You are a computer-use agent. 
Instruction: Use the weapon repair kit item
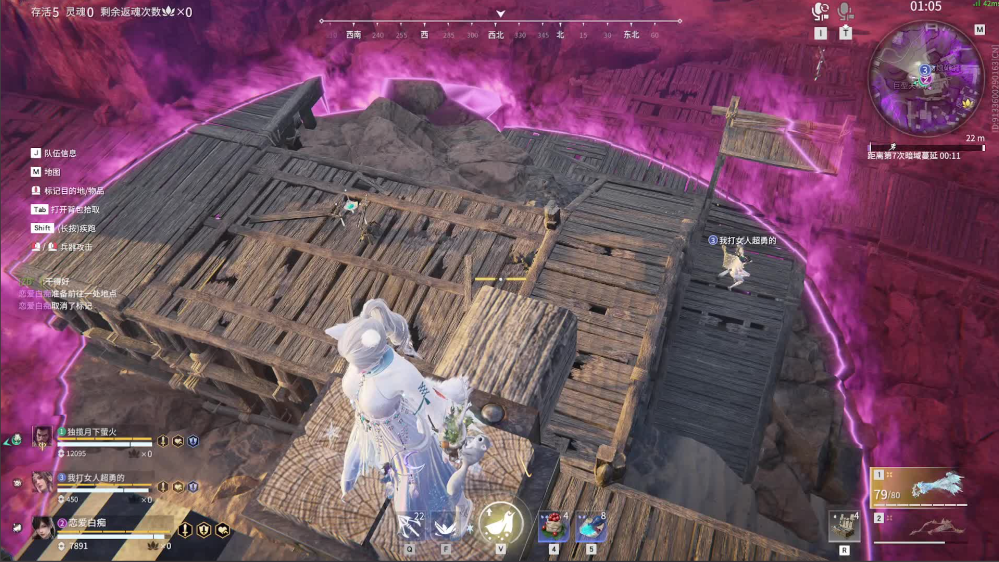tap(843, 524)
